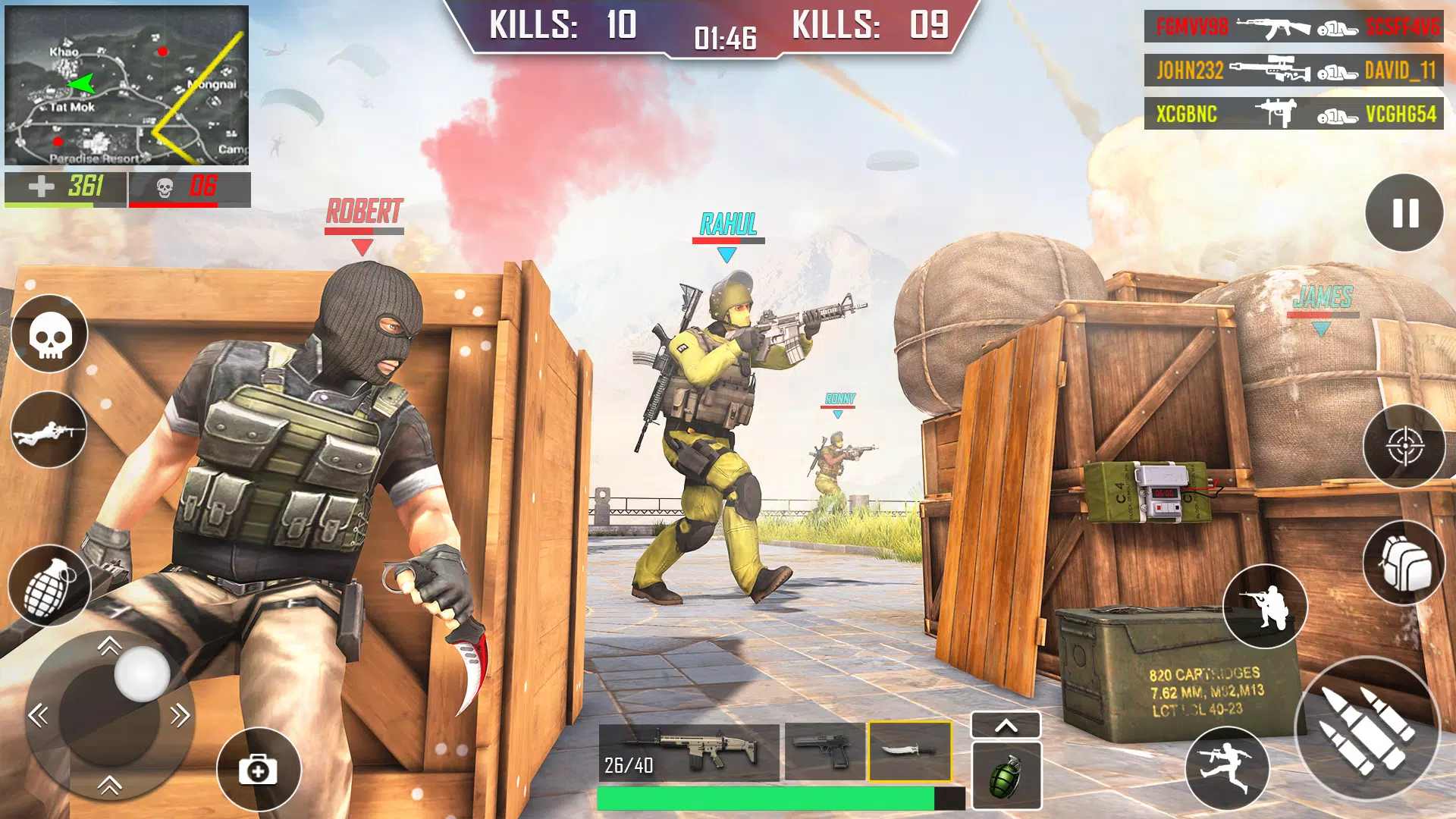Choose the grenade slot in the weapon bar

1006,777
